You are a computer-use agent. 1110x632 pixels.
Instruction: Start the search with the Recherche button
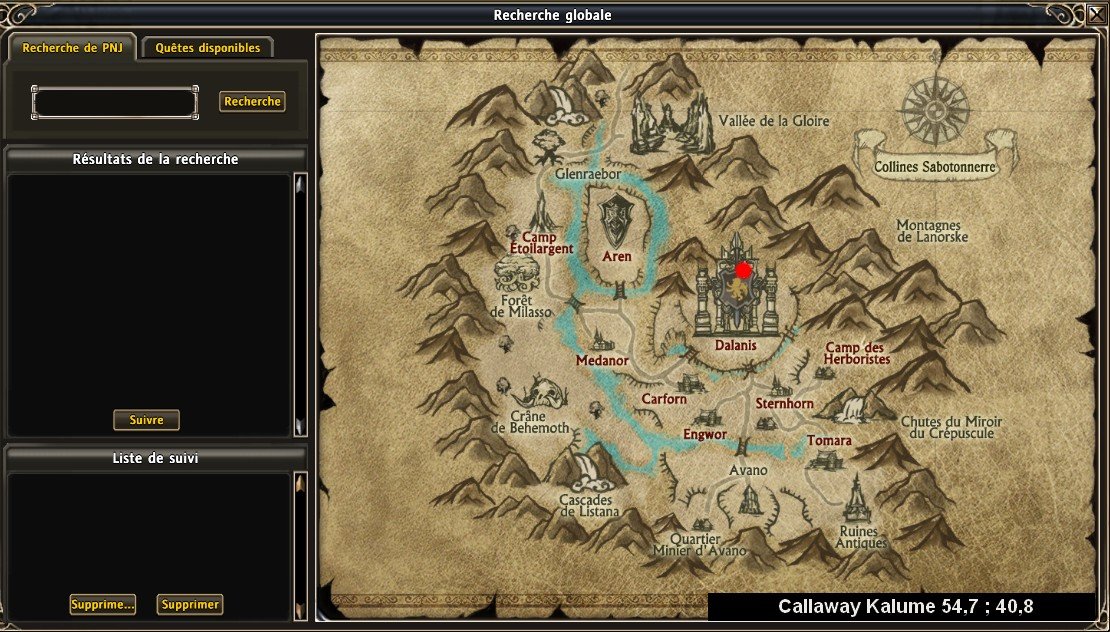pos(252,102)
